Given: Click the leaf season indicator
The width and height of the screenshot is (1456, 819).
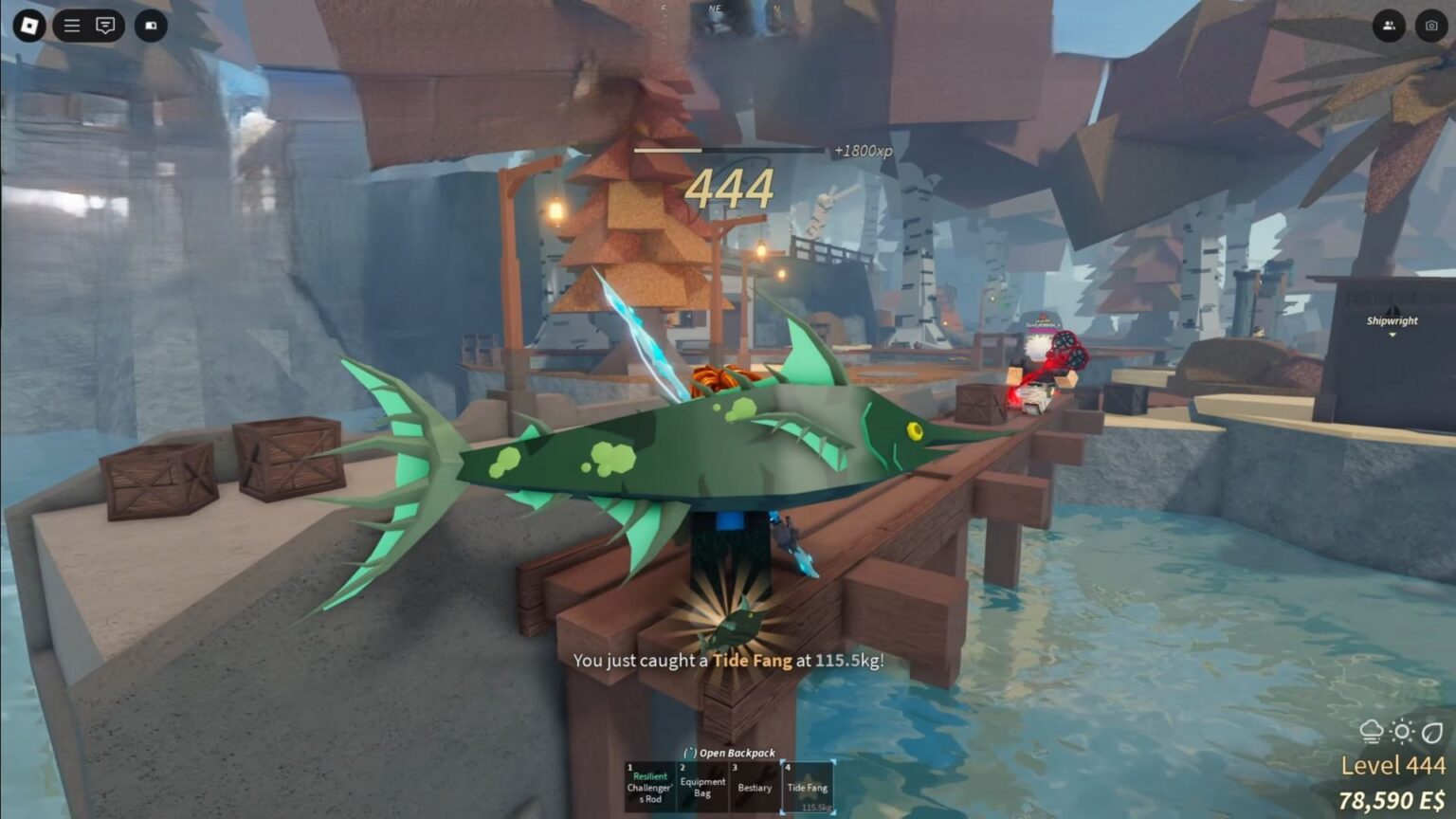Looking at the screenshot, I should tap(1431, 731).
